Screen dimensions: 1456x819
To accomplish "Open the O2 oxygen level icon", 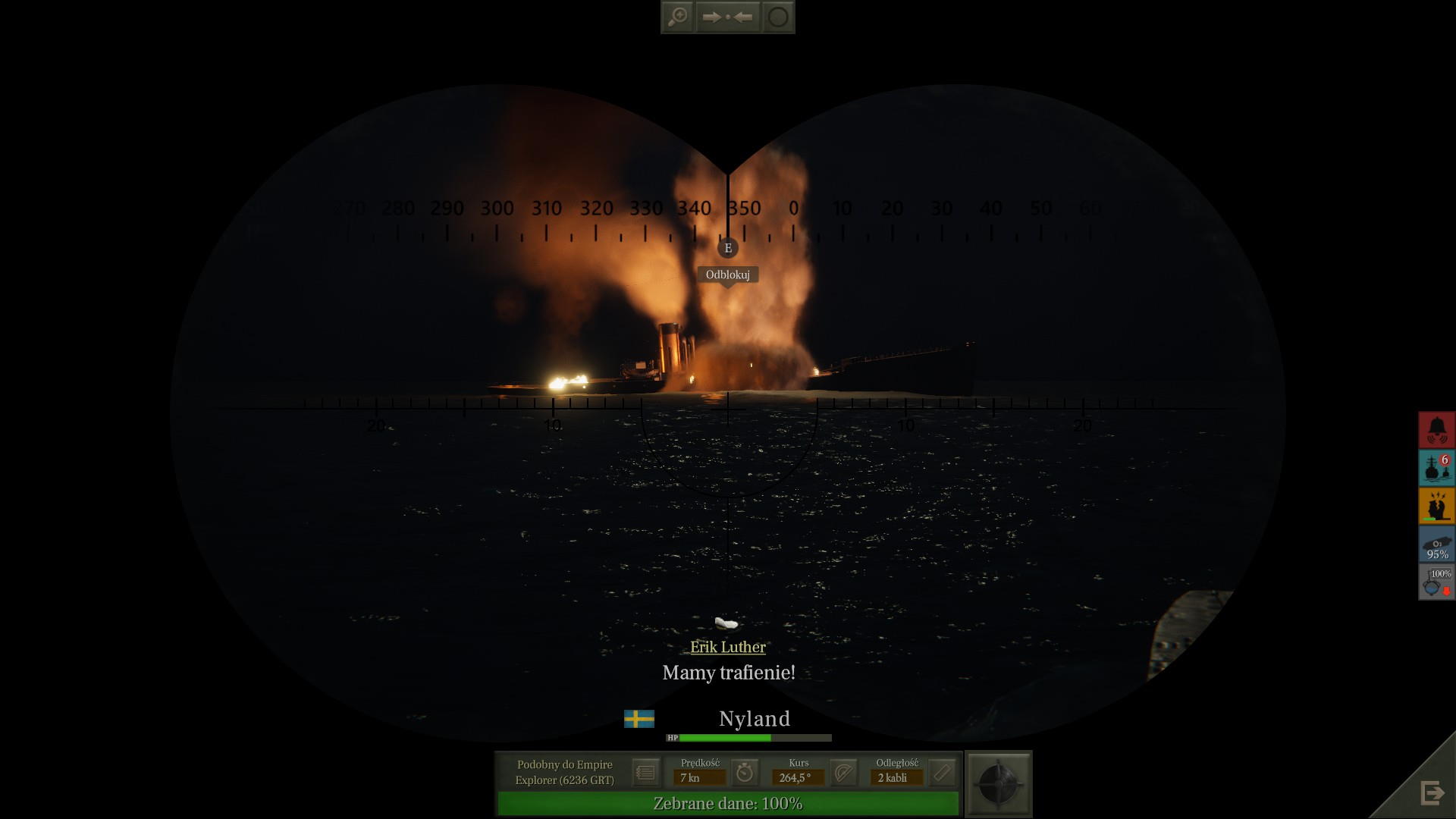I will 1437,544.
